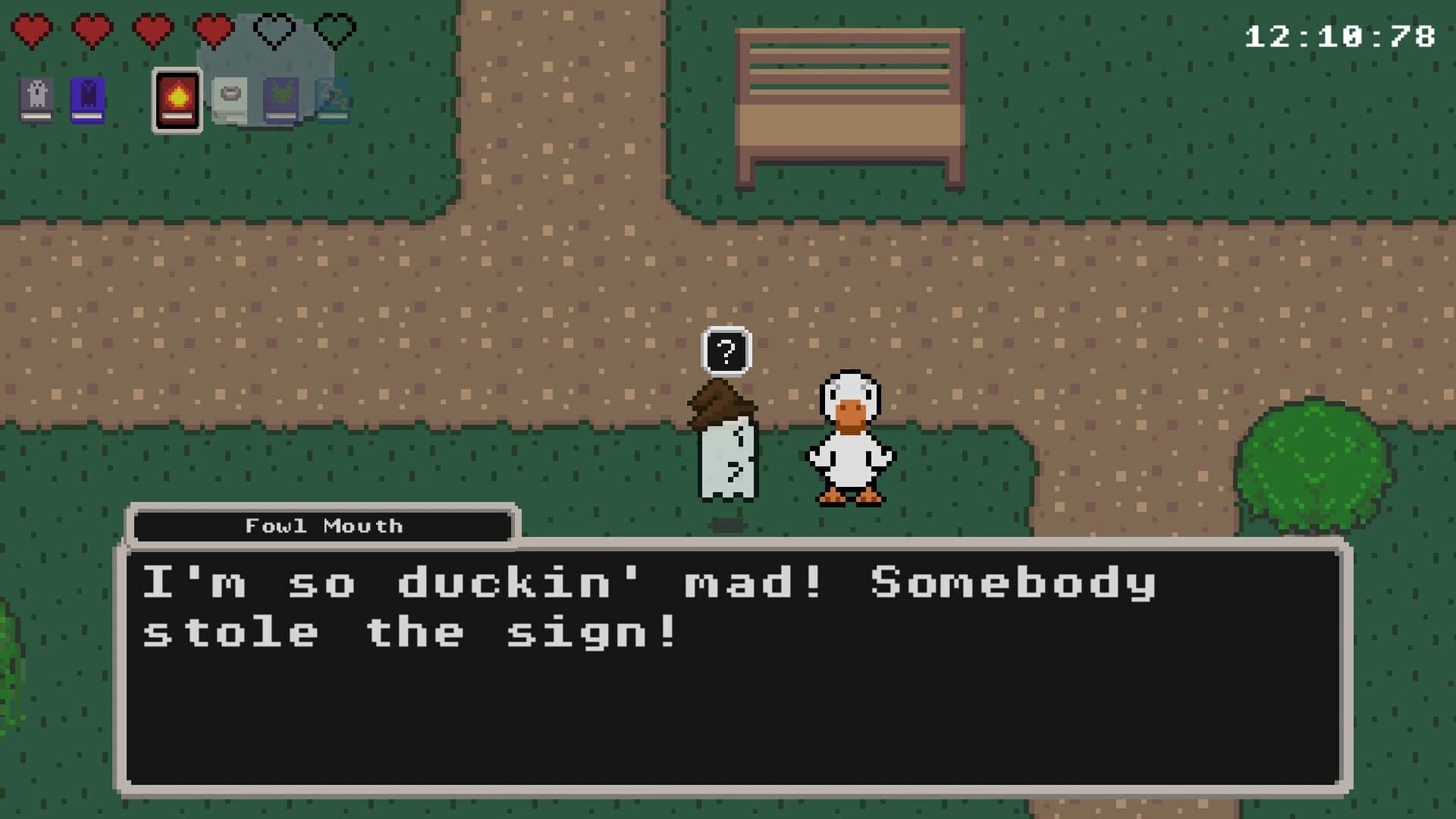
Task: Click the first red heart icon
Action: [x=32, y=30]
